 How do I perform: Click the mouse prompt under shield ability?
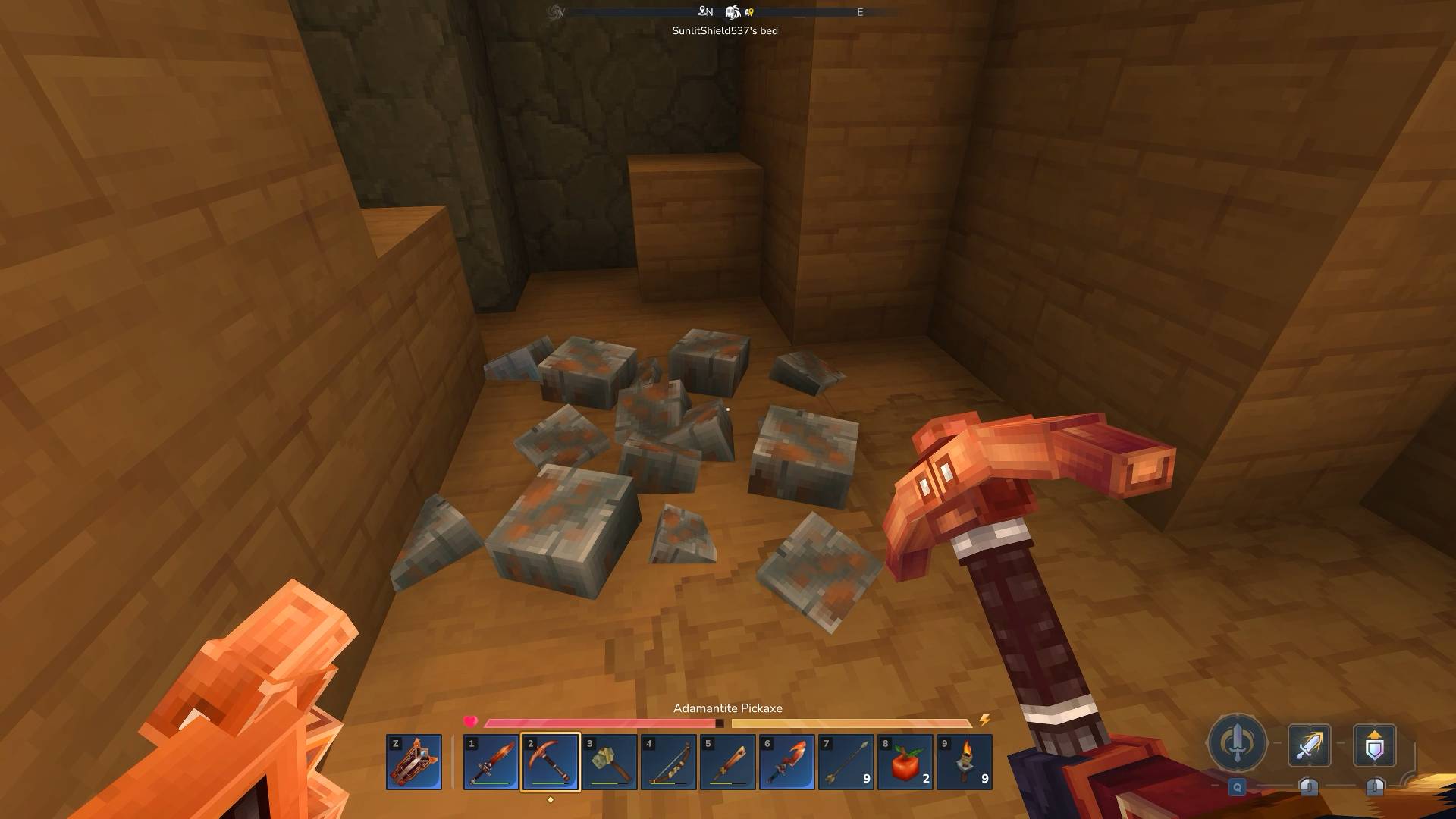1374,787
